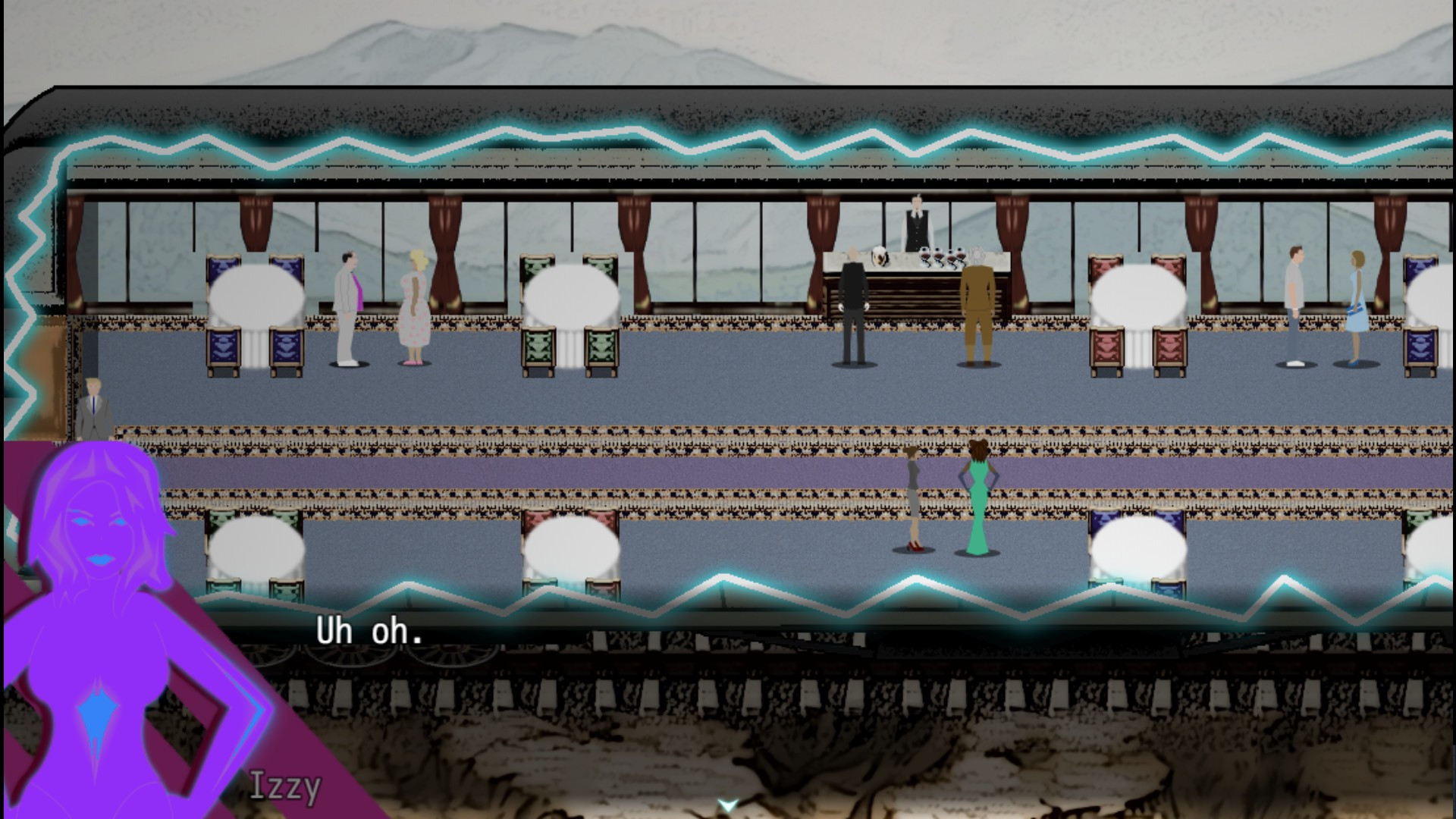Click the bartender standing behind the bar
Screen dimensions: 1456x819
click(916, 224)
